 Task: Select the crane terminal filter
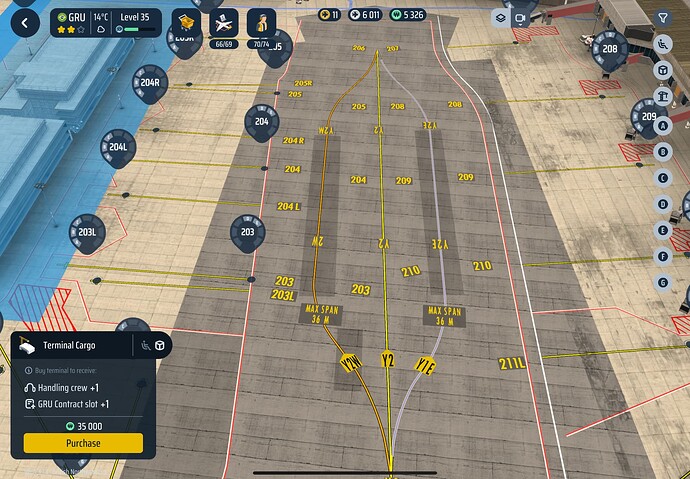point(662,96)
